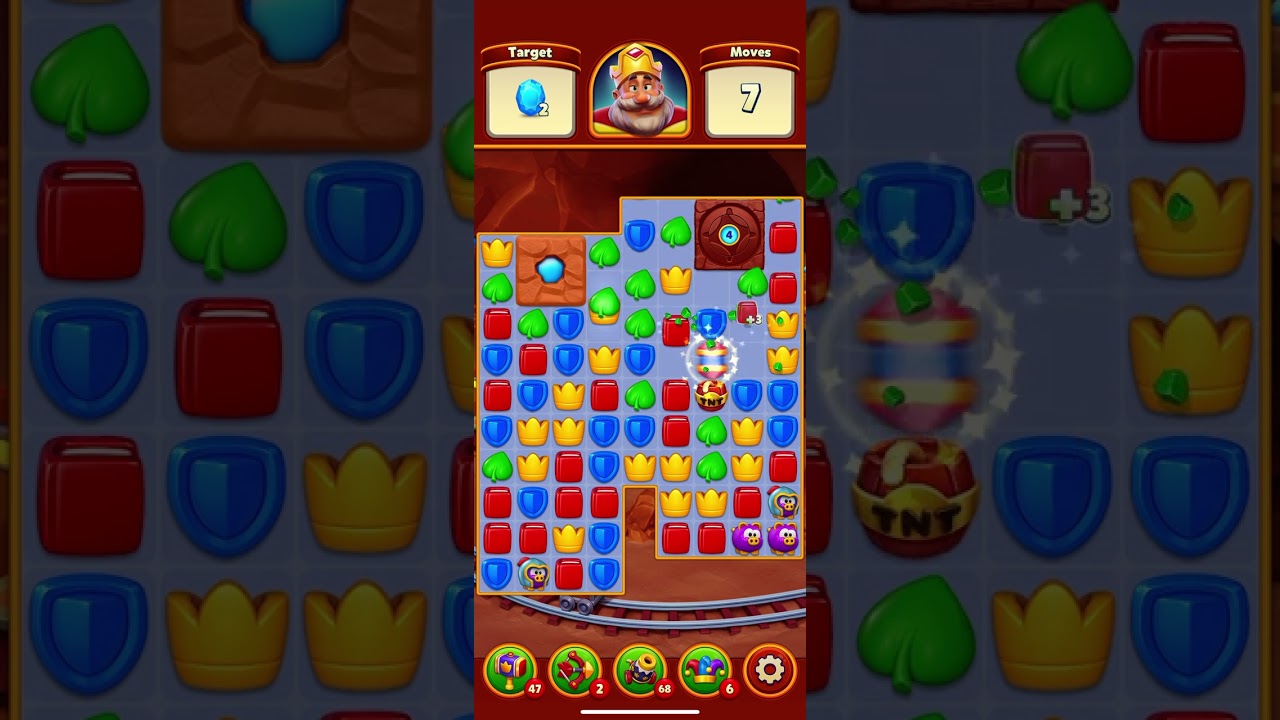Tap the mystery tile with the 4 counter
The width and height of the screenshot is (1280, 720).
pyautogui.click(x=728, y=237)
